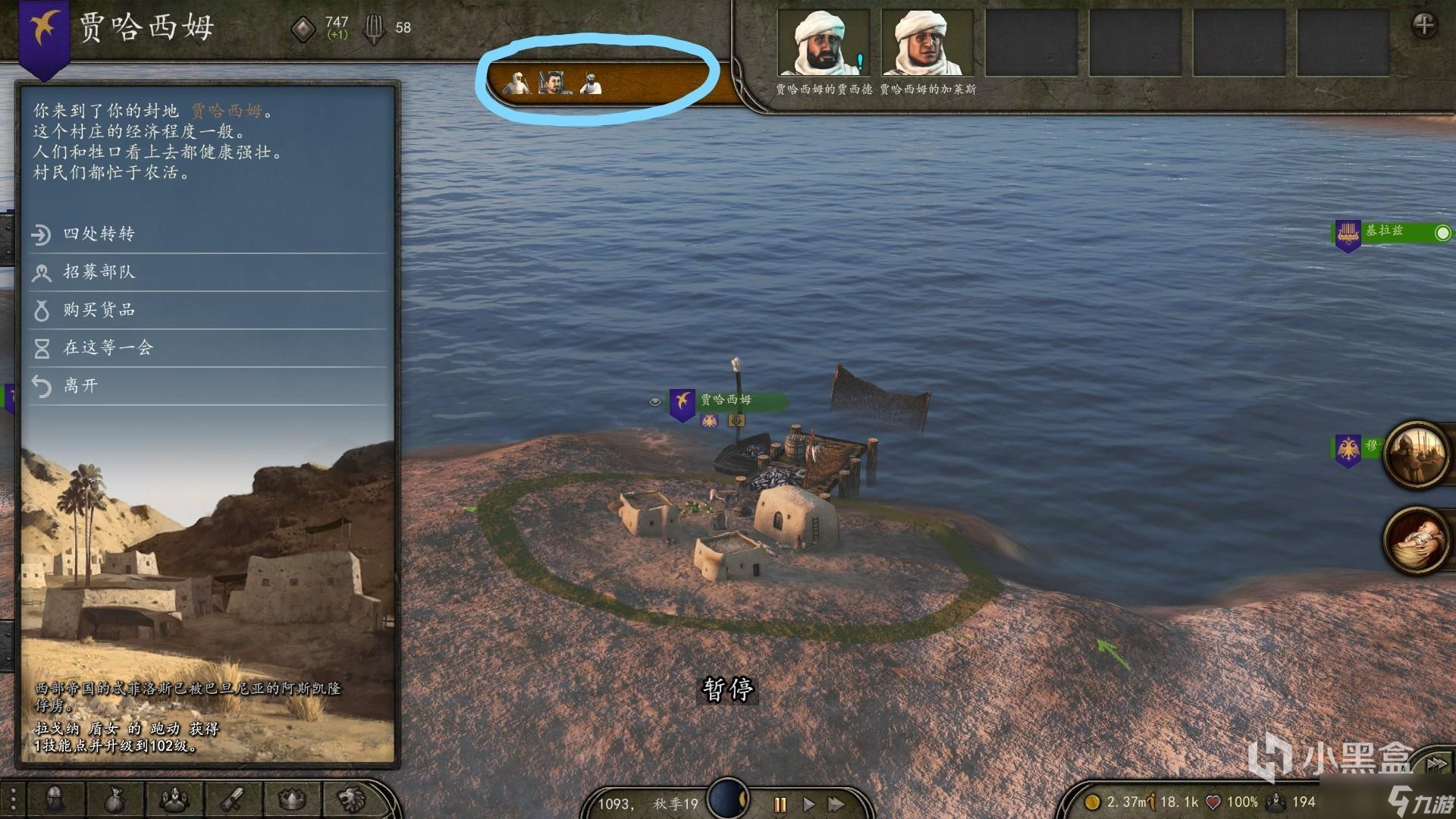Choose 在这等一会 to wait here

(108, 348)
